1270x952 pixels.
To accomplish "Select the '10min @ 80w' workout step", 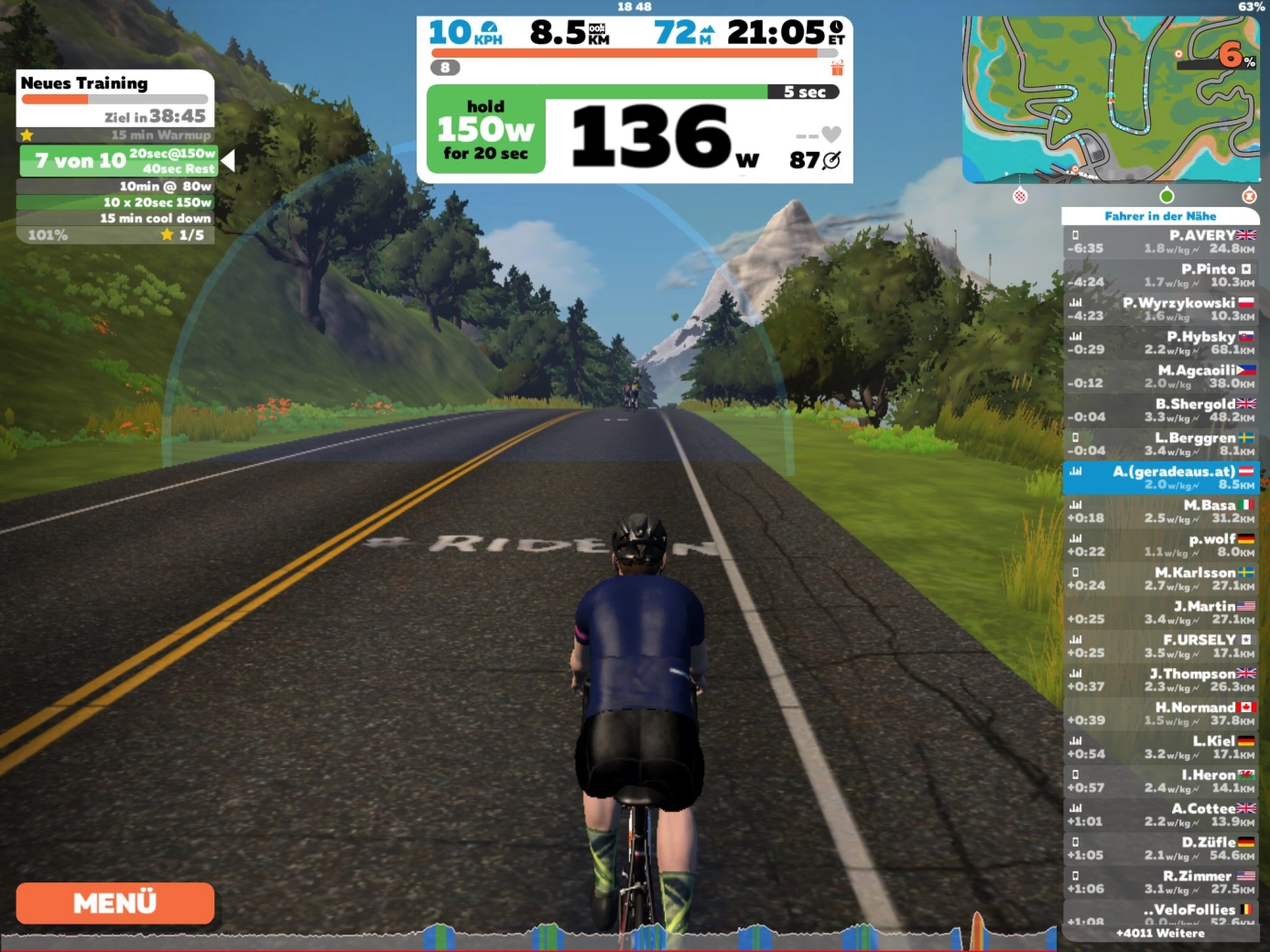I will 116,186.
